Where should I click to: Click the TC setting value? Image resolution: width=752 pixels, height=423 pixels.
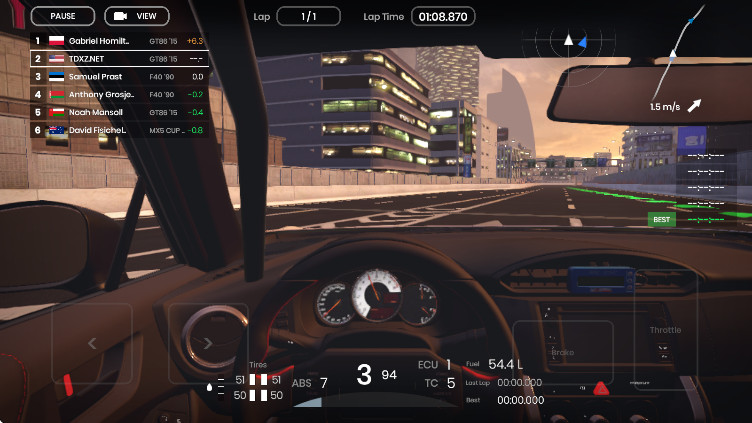451,382
